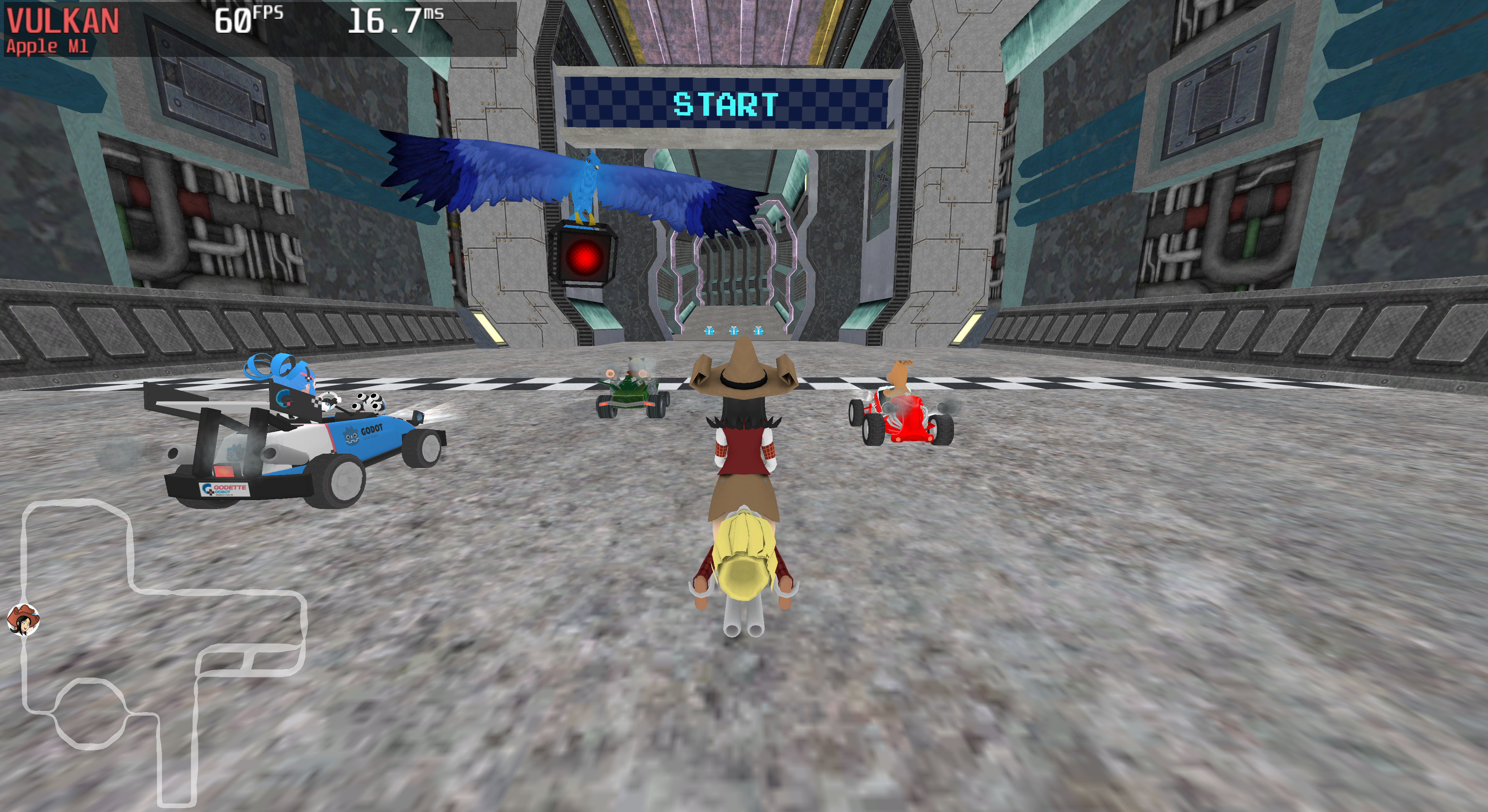
Task: Select the cowgirl player marker on minimap
Action: coord(23,619)
